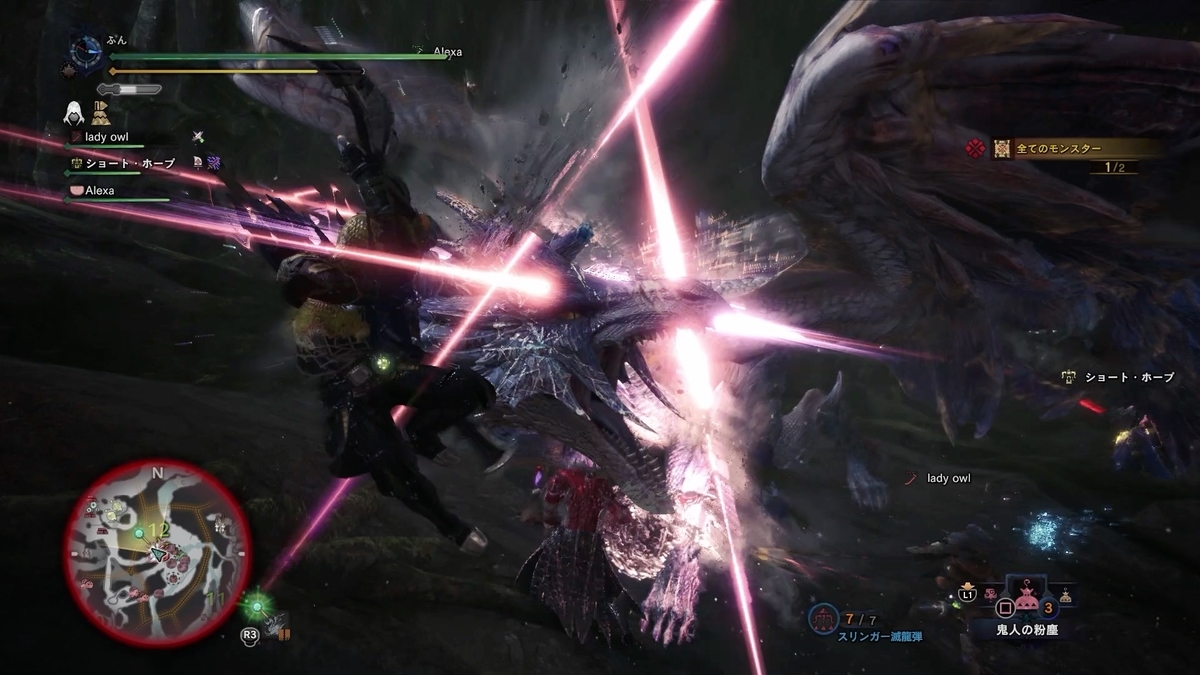
Task: Click the quest timer clock icon
Action: [x=86, y=48]
